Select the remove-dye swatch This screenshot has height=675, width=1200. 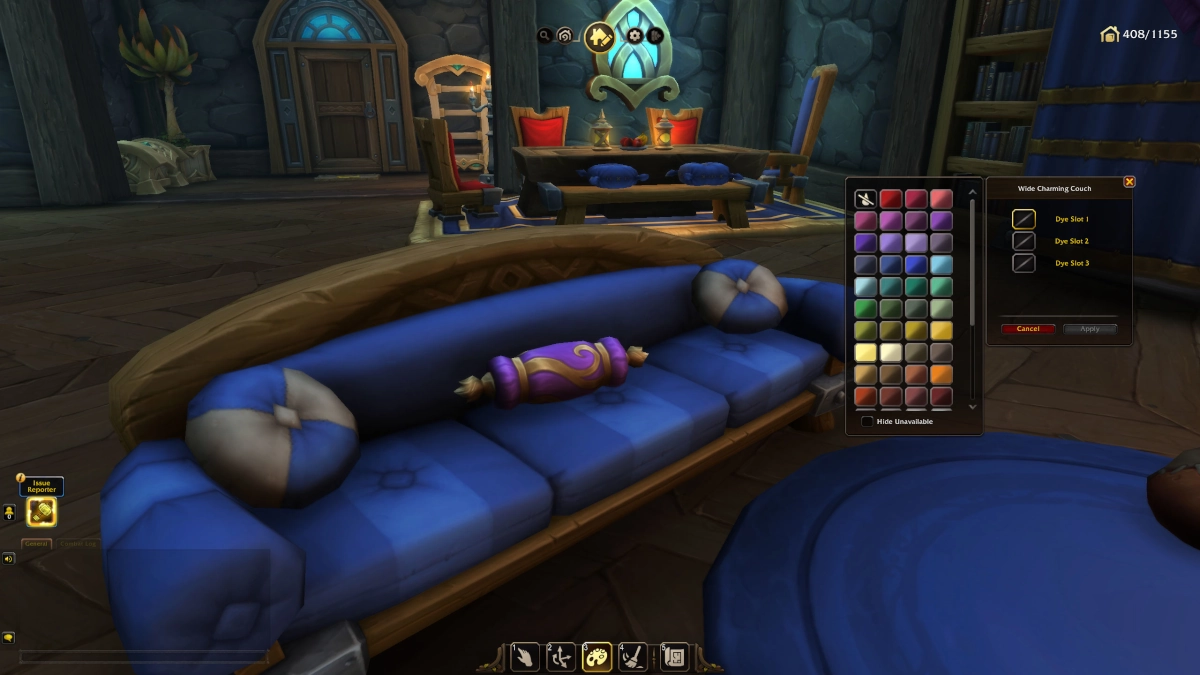tap(865, 199)
